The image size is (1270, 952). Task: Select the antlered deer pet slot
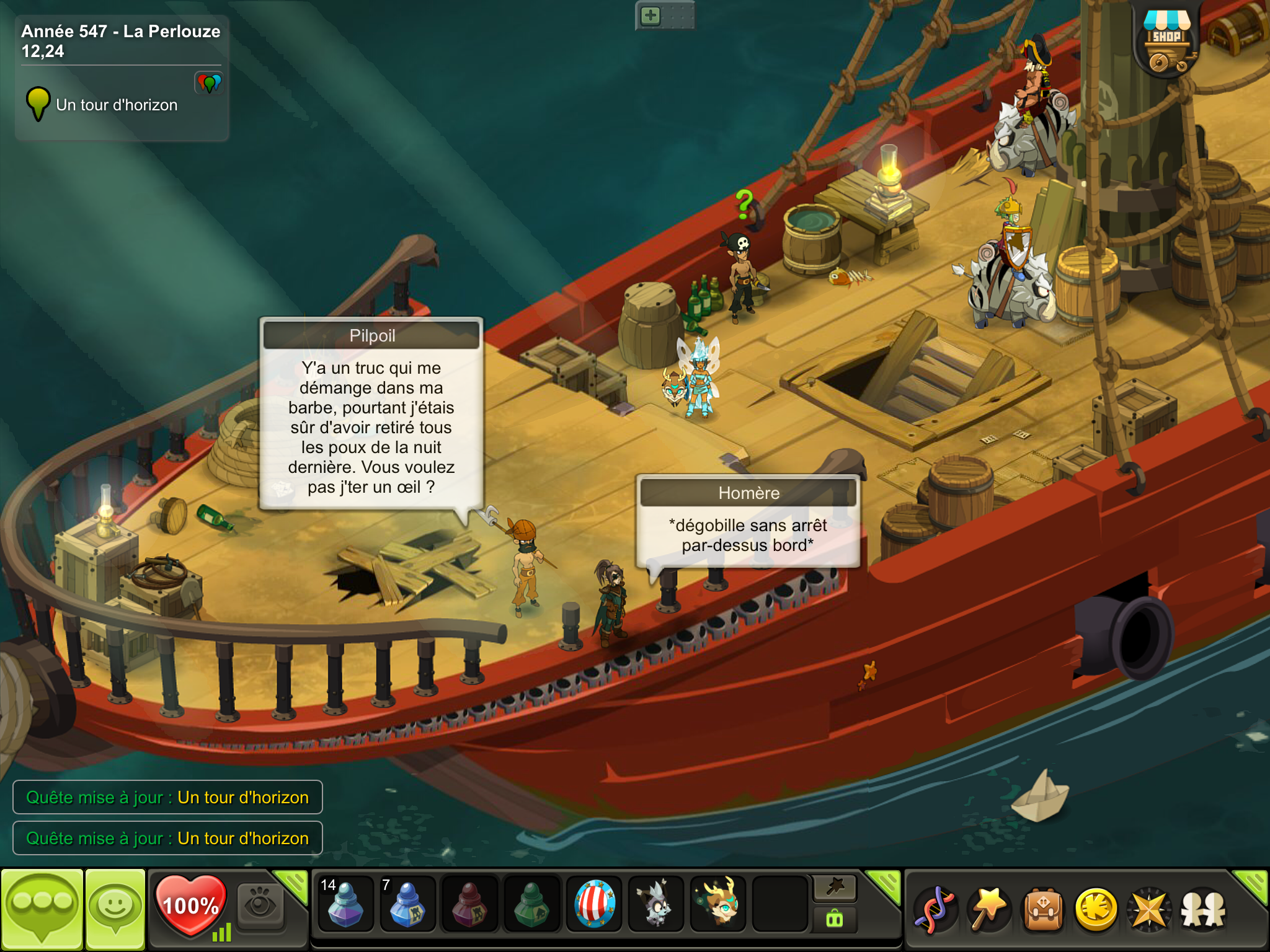click(718, 904)
